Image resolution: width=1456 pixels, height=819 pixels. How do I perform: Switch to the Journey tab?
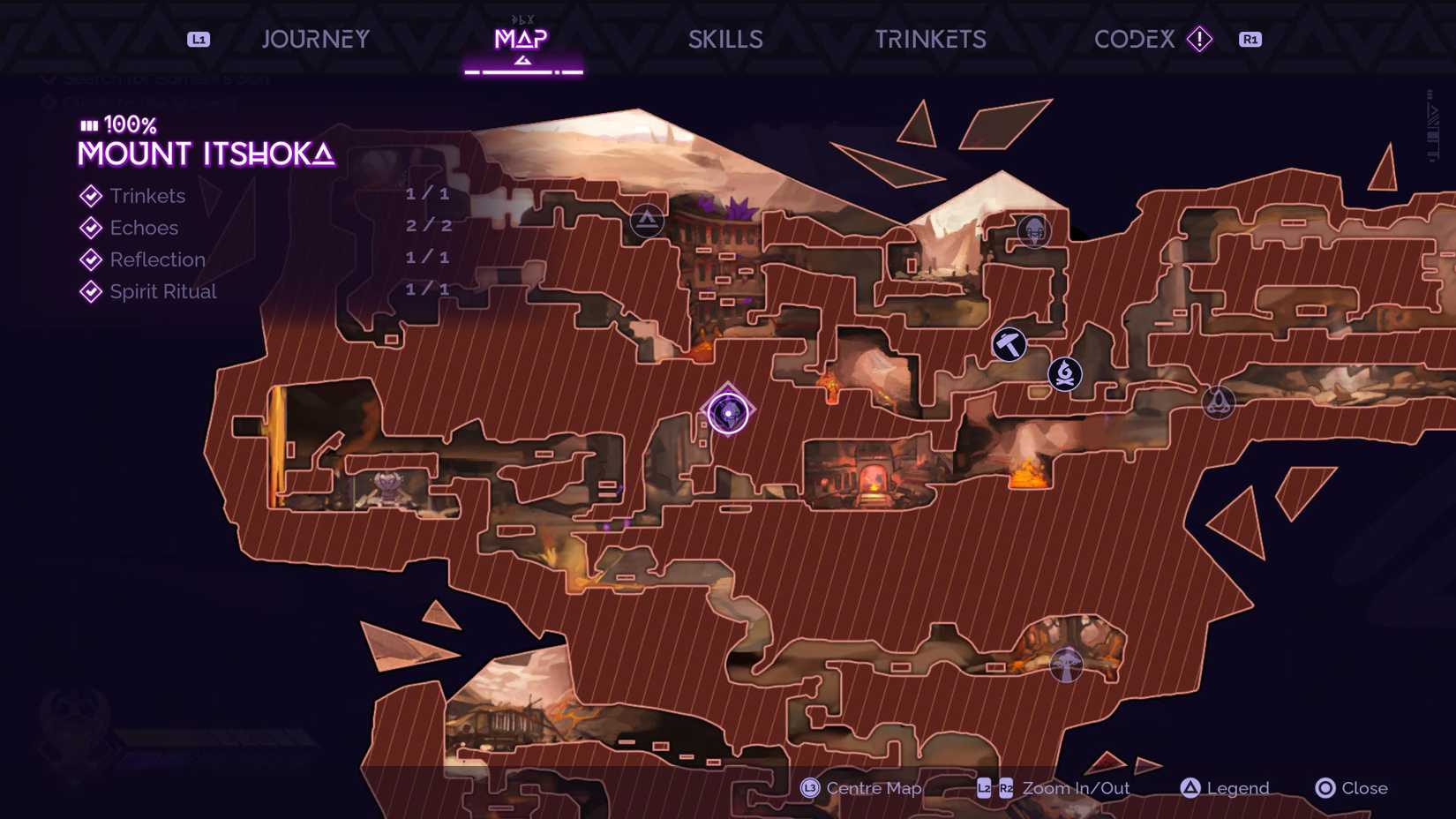click(x=314, y=39)
